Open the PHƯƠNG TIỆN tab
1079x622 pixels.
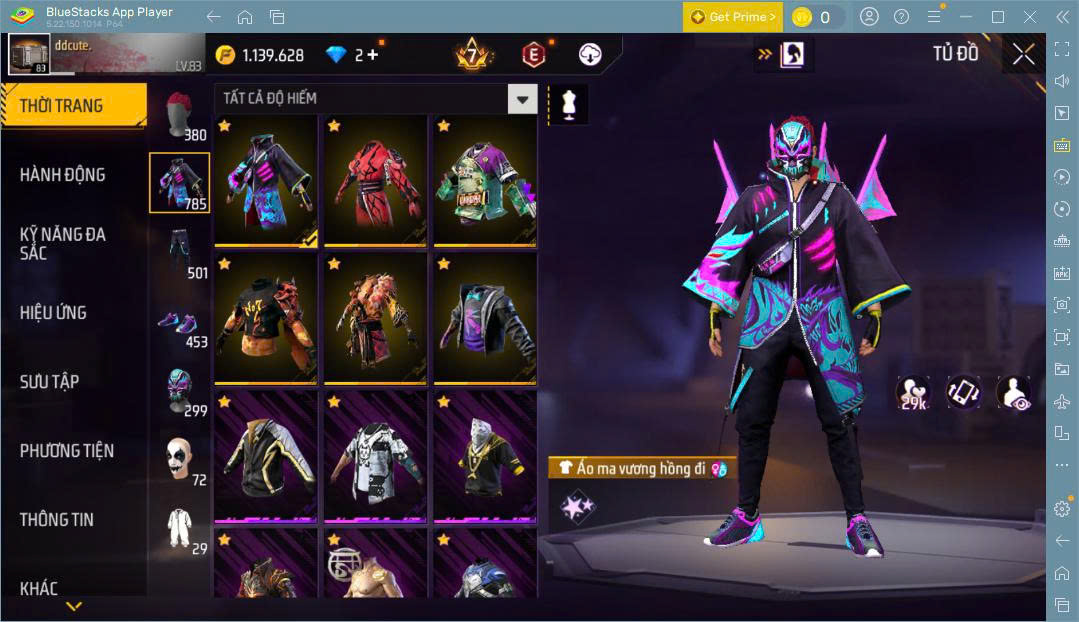click(66, 451)
